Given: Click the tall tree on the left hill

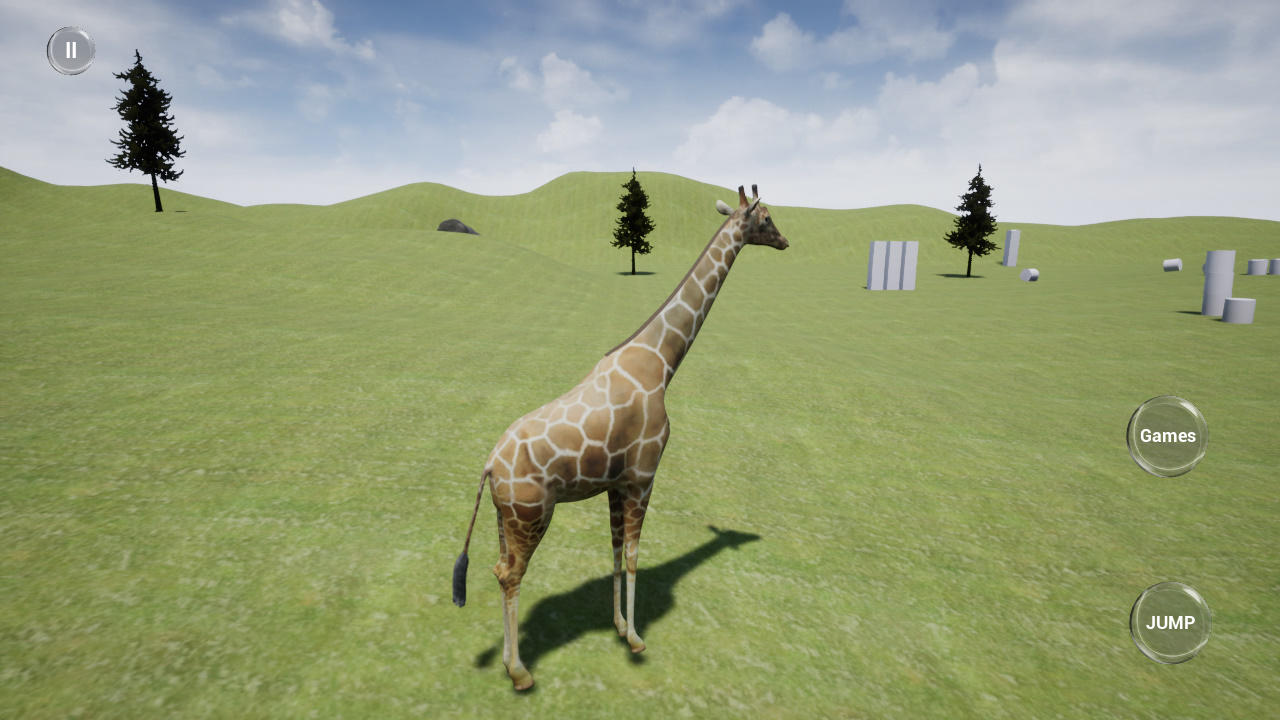Looking at the screenshot, I should point(148,130).
